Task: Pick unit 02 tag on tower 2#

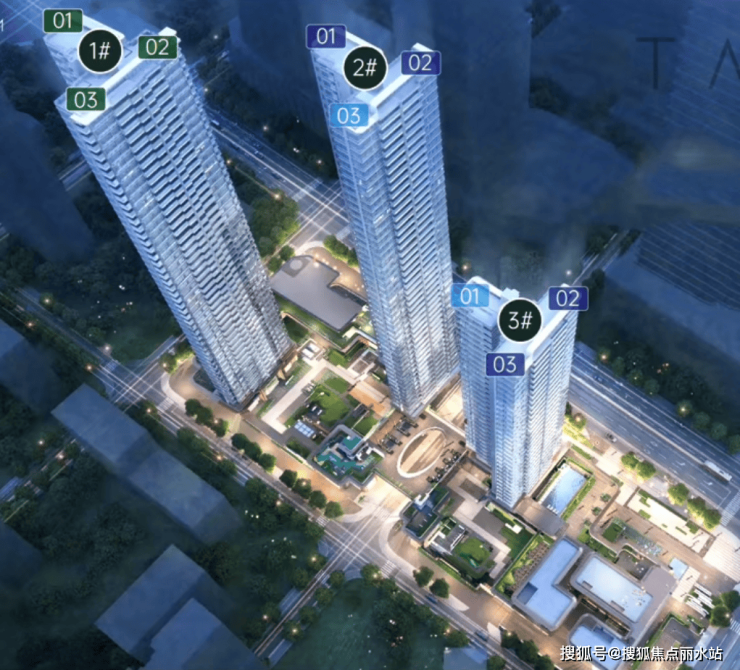Action: [421, 63]
